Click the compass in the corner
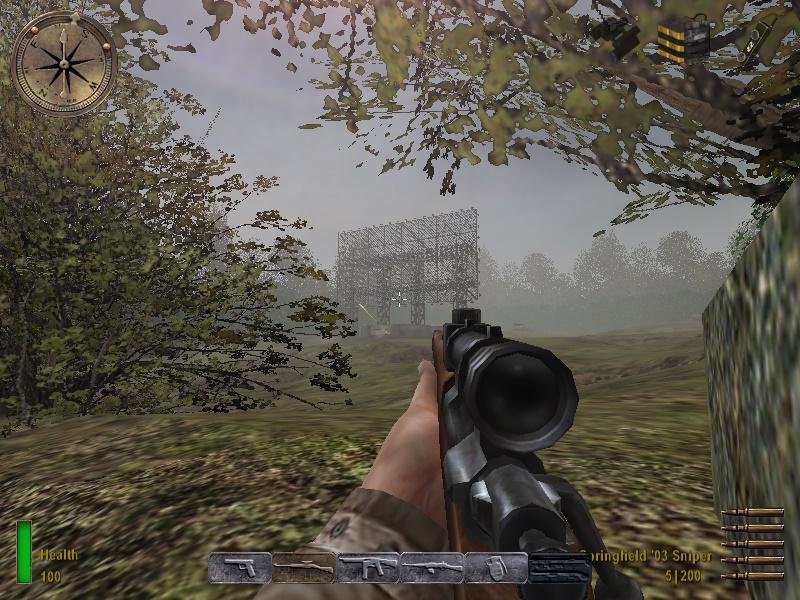This screenshot has width=800, height=600. tap(64, 62)
